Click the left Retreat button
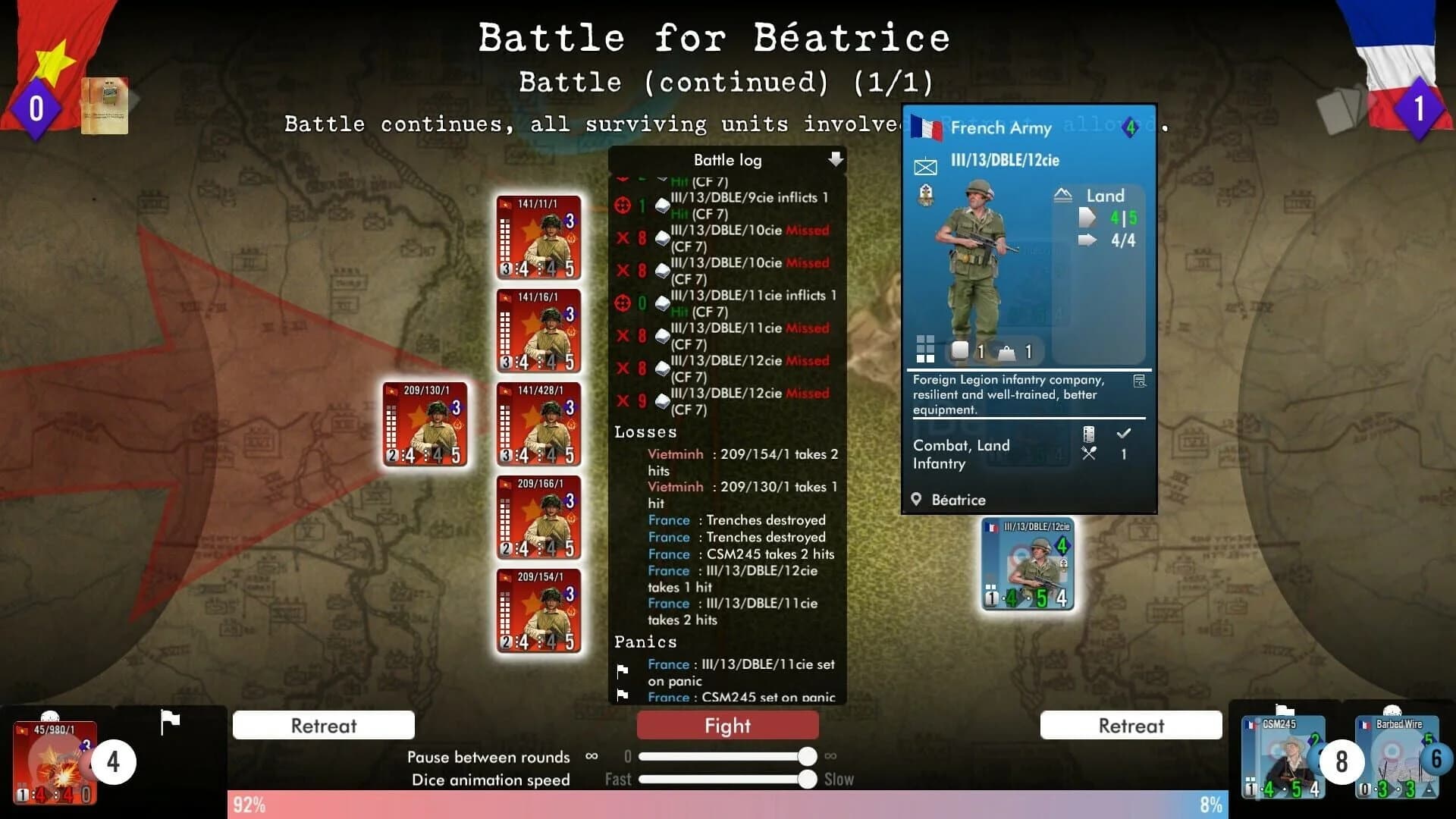This screenshot has width=1456, height=819. 323,725
